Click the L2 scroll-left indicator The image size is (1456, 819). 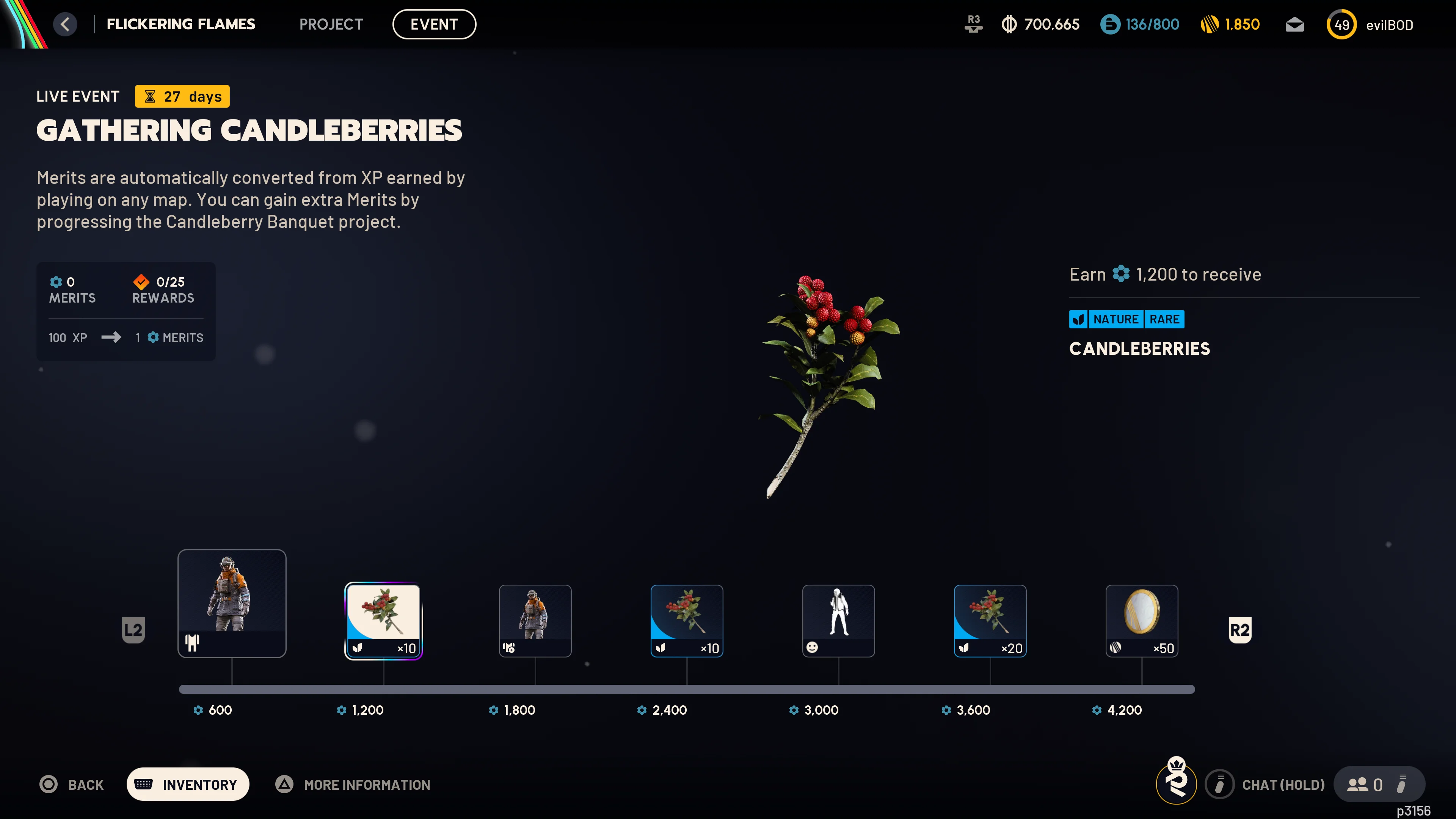tap(133, 630)
